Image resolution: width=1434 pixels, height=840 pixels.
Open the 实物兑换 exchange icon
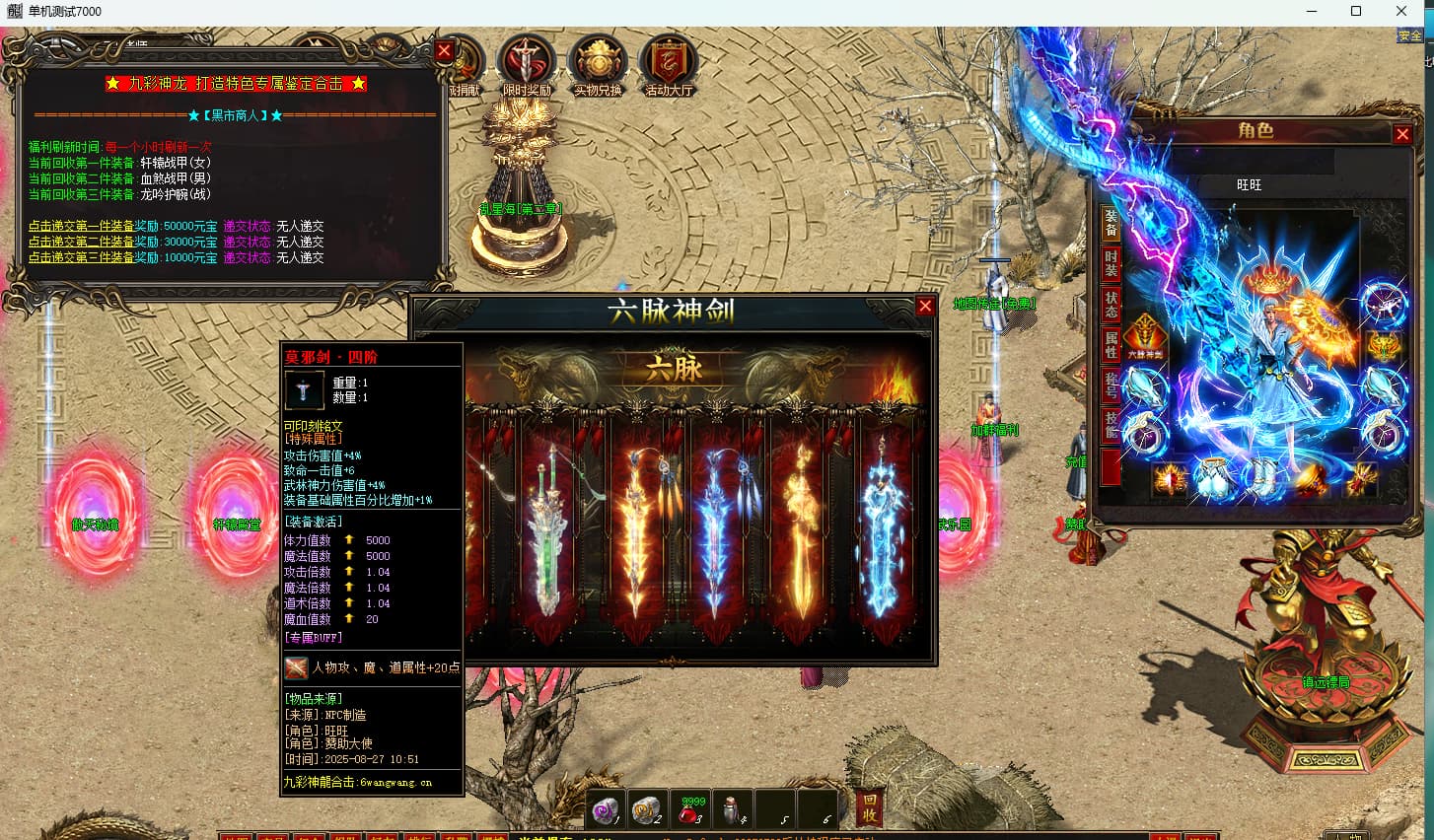click(598, 66)
